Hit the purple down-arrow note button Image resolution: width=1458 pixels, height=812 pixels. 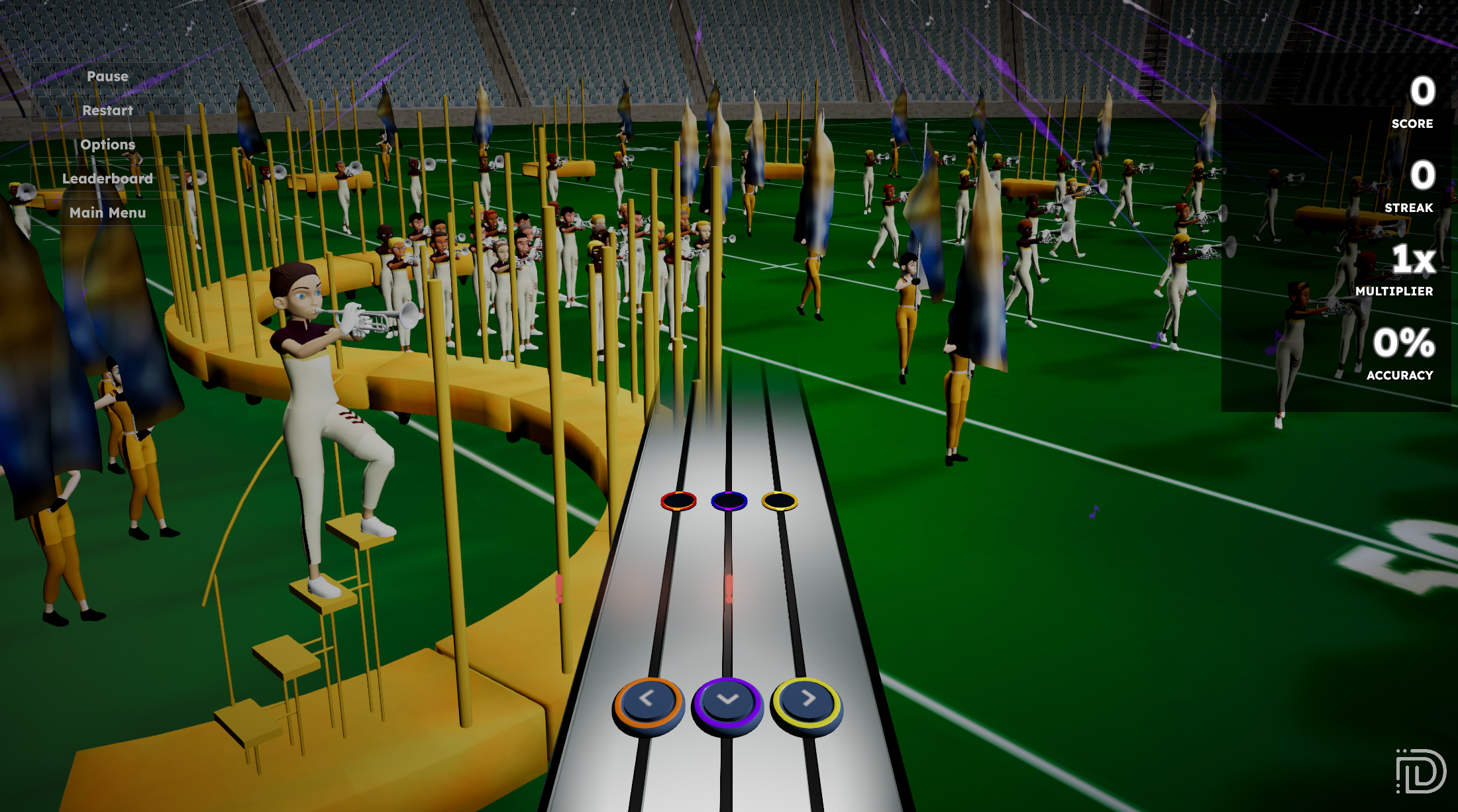[727, 702]
